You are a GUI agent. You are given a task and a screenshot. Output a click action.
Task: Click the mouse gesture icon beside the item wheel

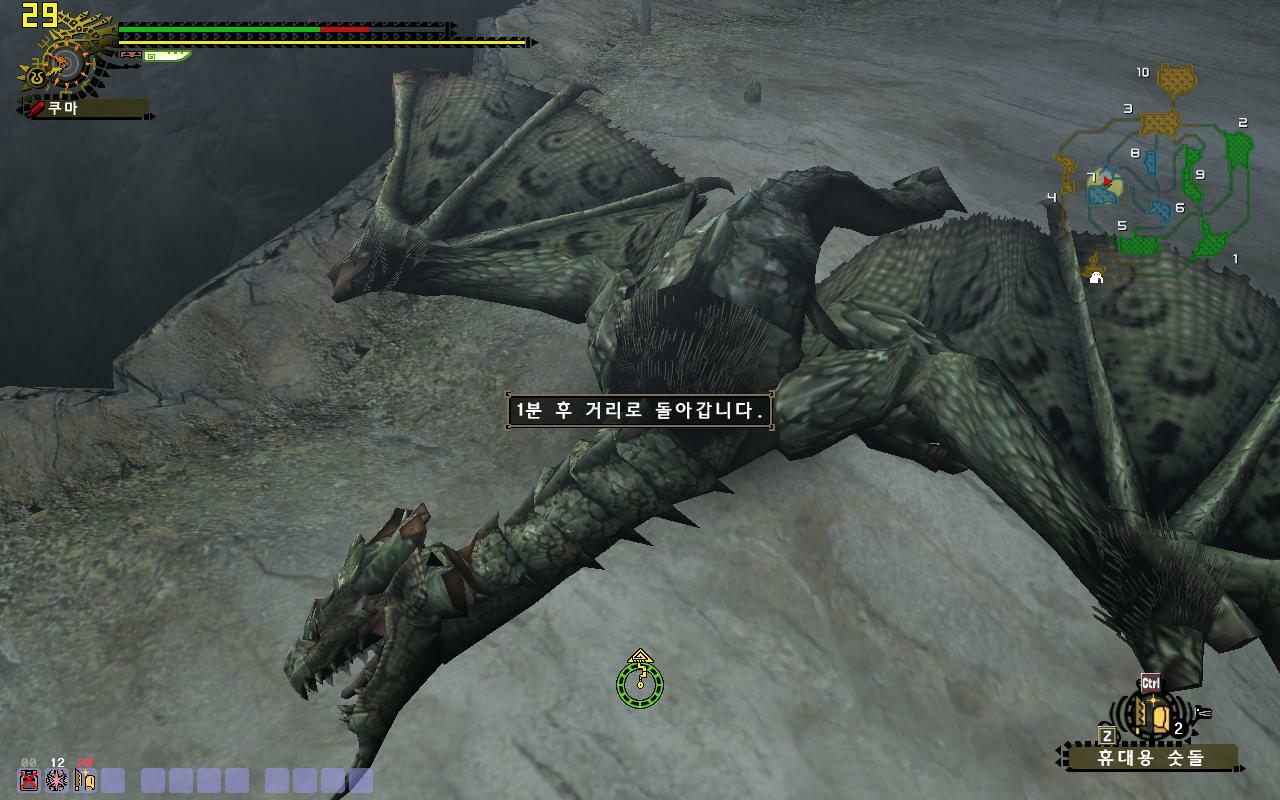click(1204, 712)
